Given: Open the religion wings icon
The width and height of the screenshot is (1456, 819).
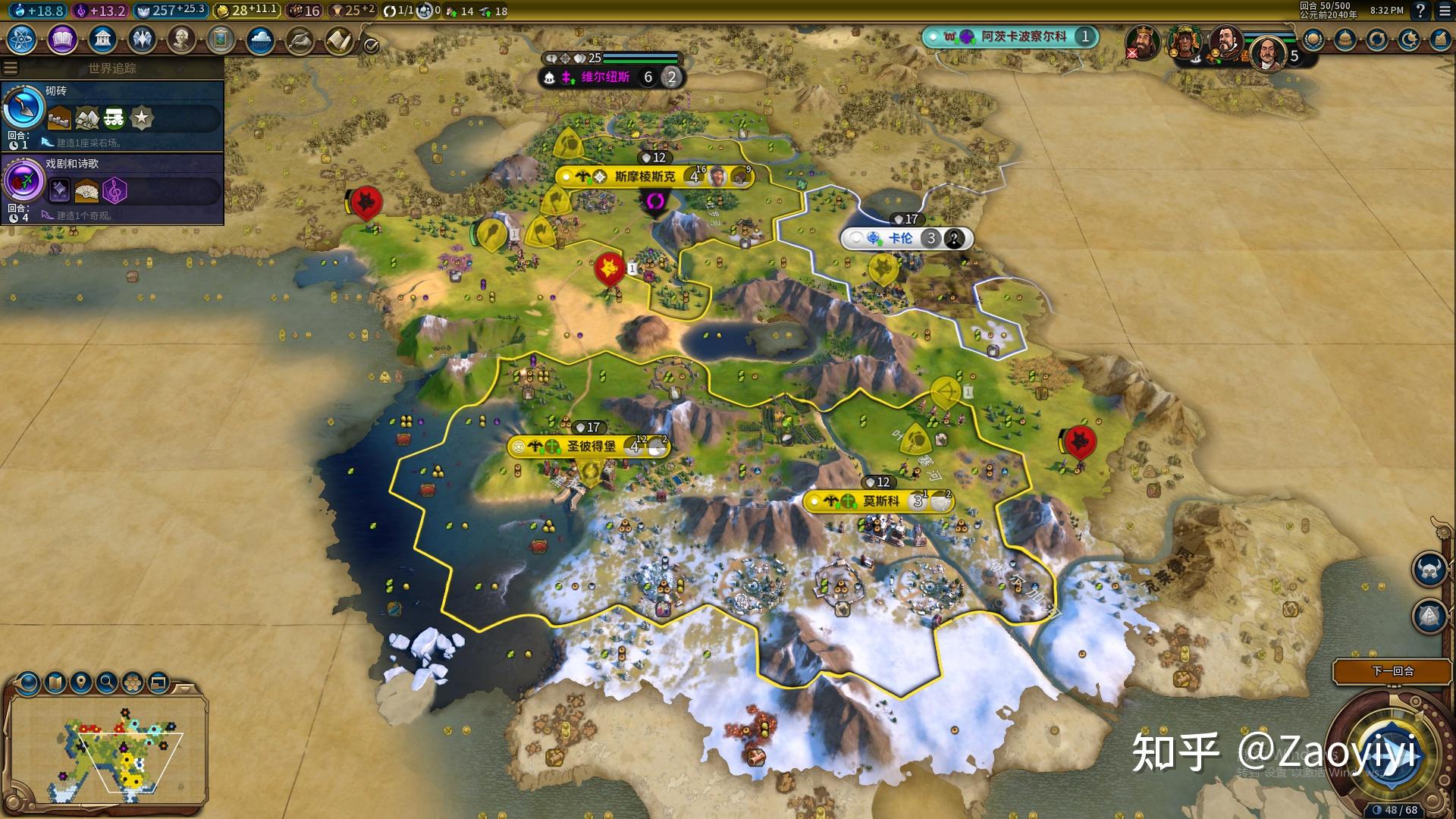Looking at the screenshot, I should pos(142,39).
